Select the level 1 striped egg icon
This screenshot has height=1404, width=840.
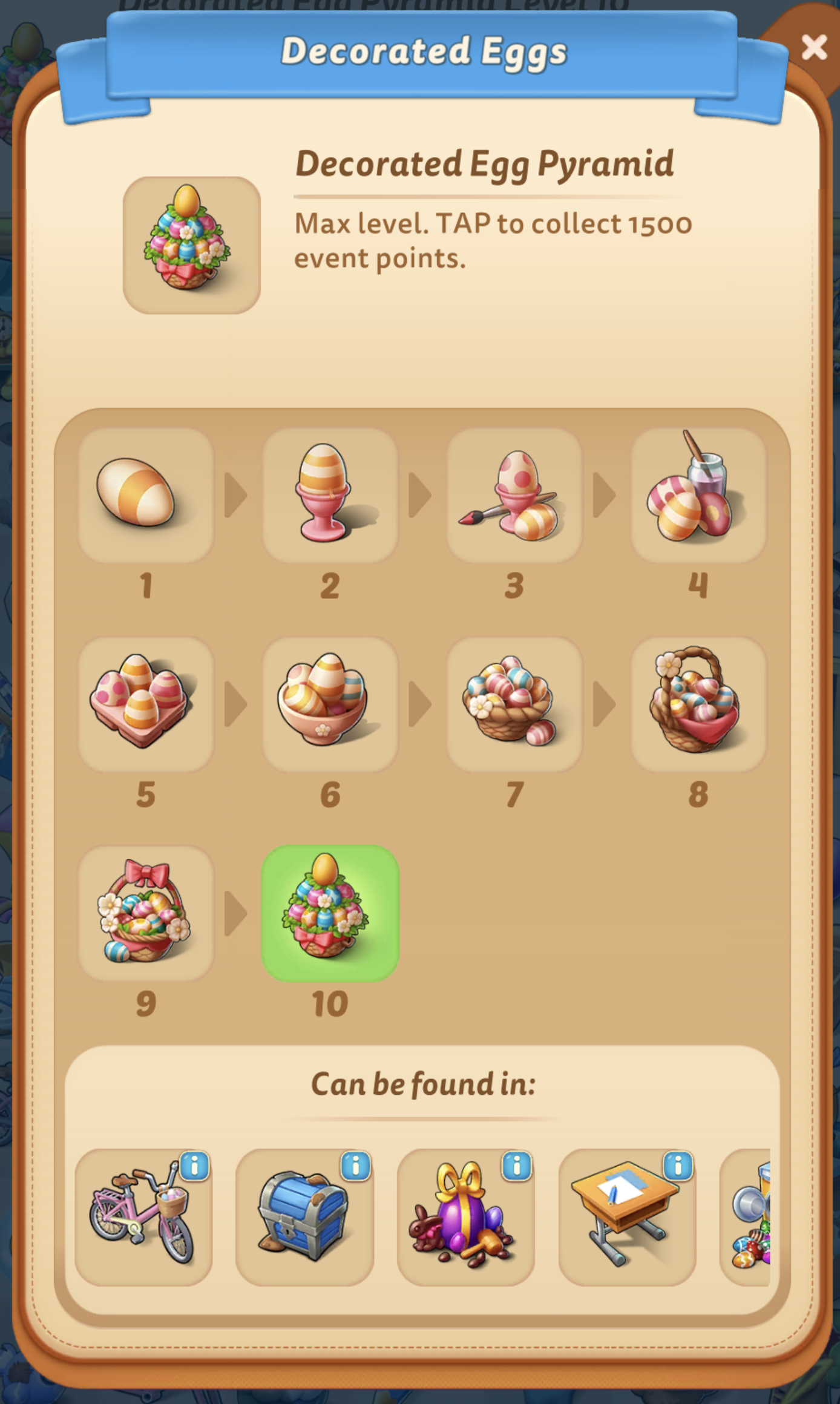point(147,495)
